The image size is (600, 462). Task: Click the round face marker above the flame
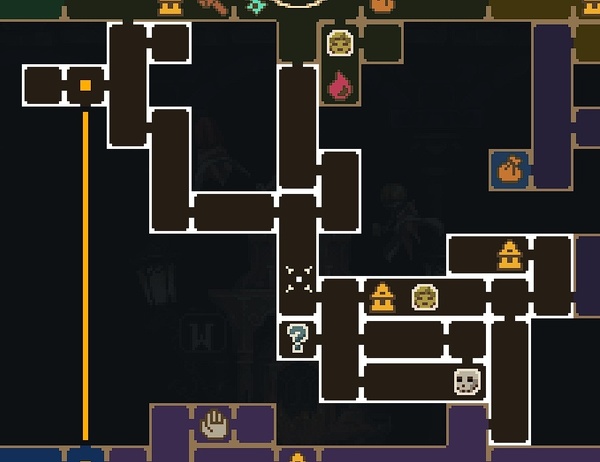(340, 43)
